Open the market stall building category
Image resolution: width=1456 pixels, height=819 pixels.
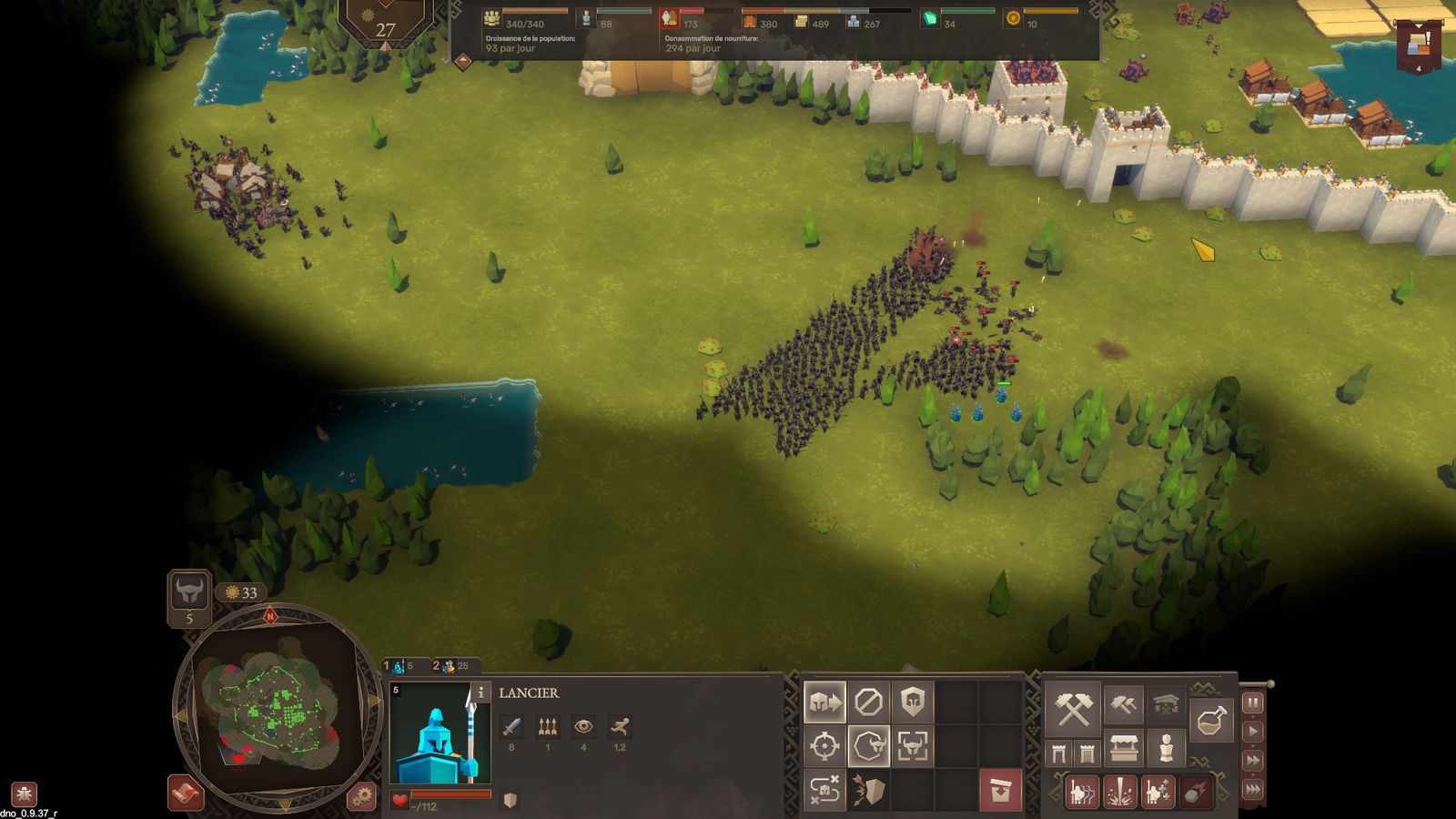(1123, 749)
